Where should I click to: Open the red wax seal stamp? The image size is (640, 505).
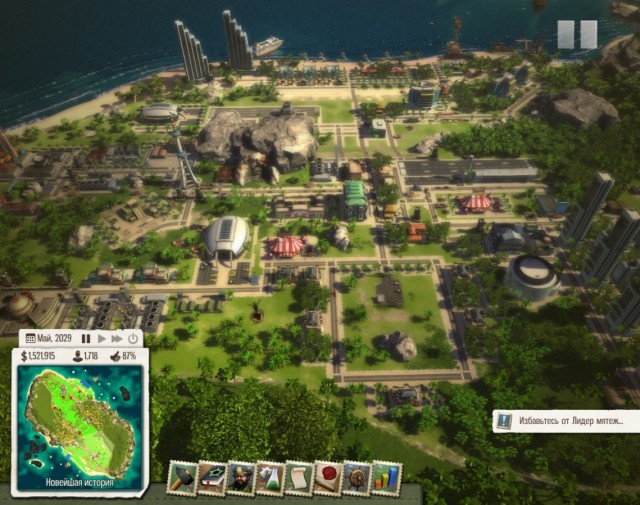coord(328,477)
